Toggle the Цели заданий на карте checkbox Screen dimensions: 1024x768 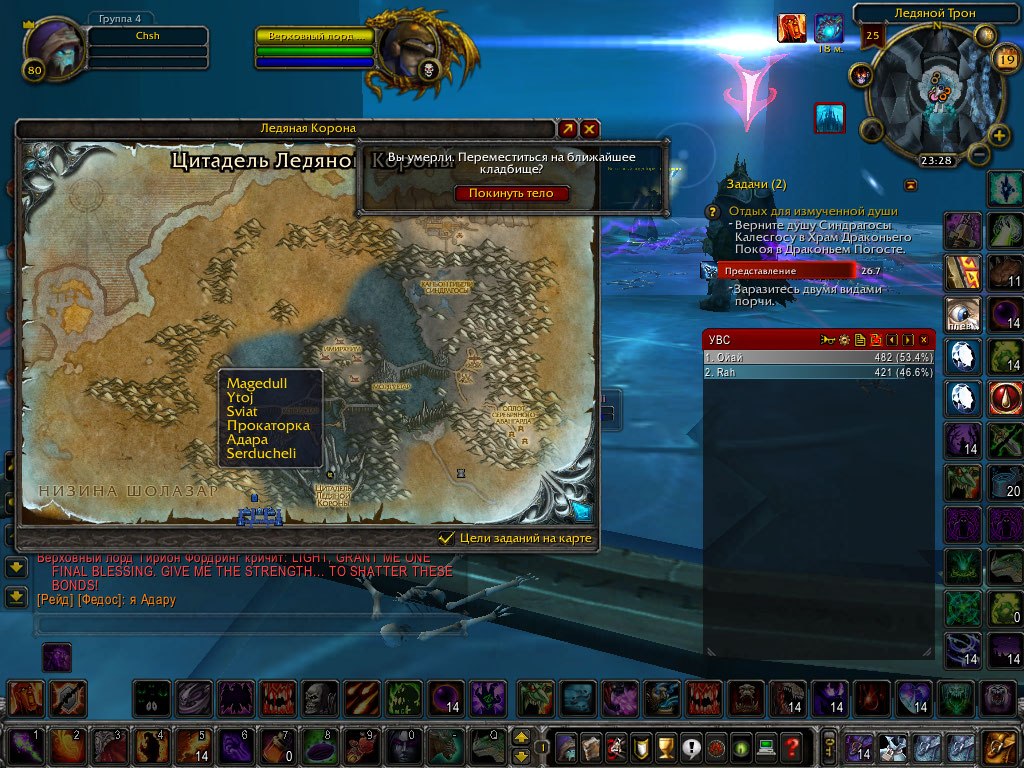click(x=447, y=538)
